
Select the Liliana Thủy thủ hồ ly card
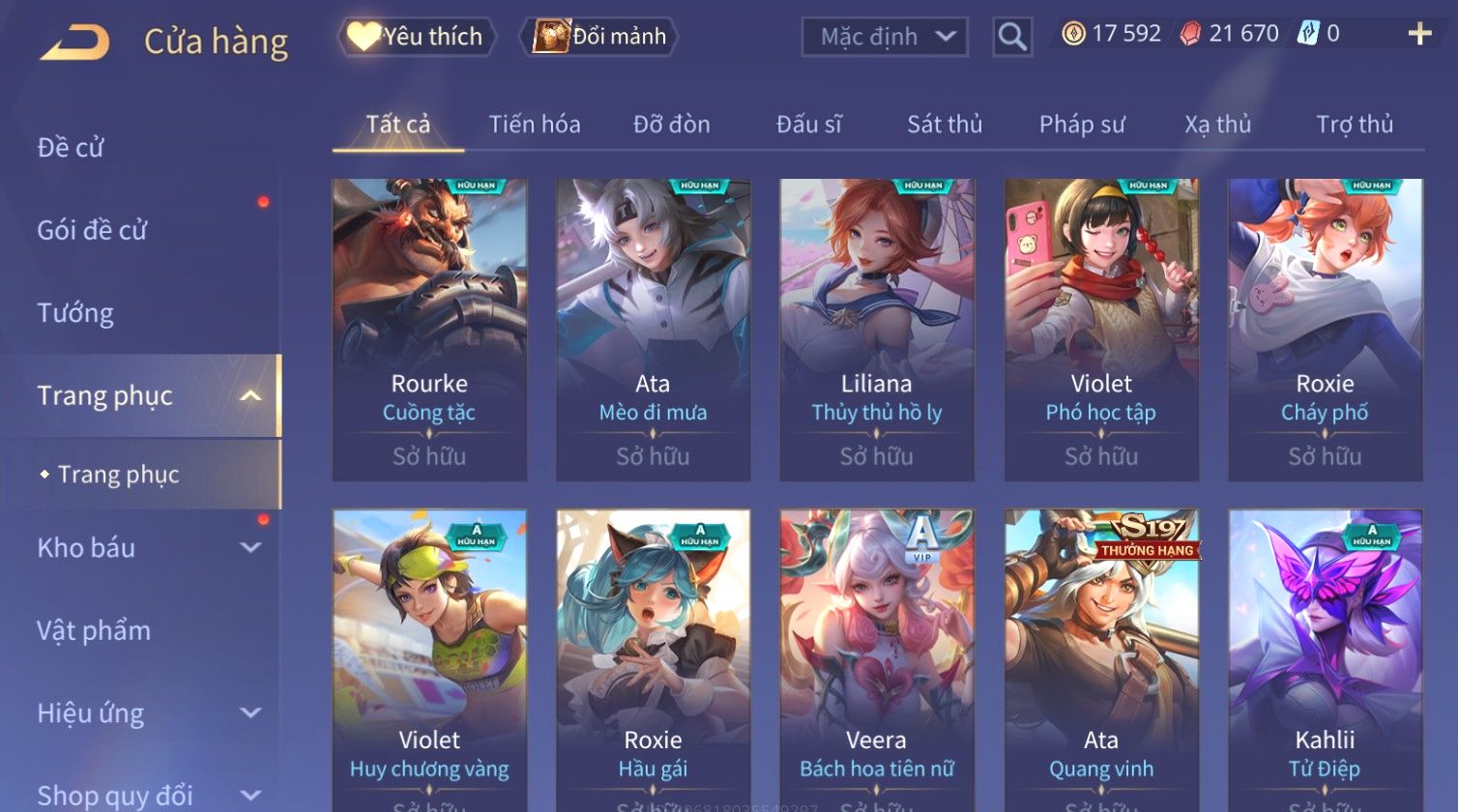[x=877, y=329]
